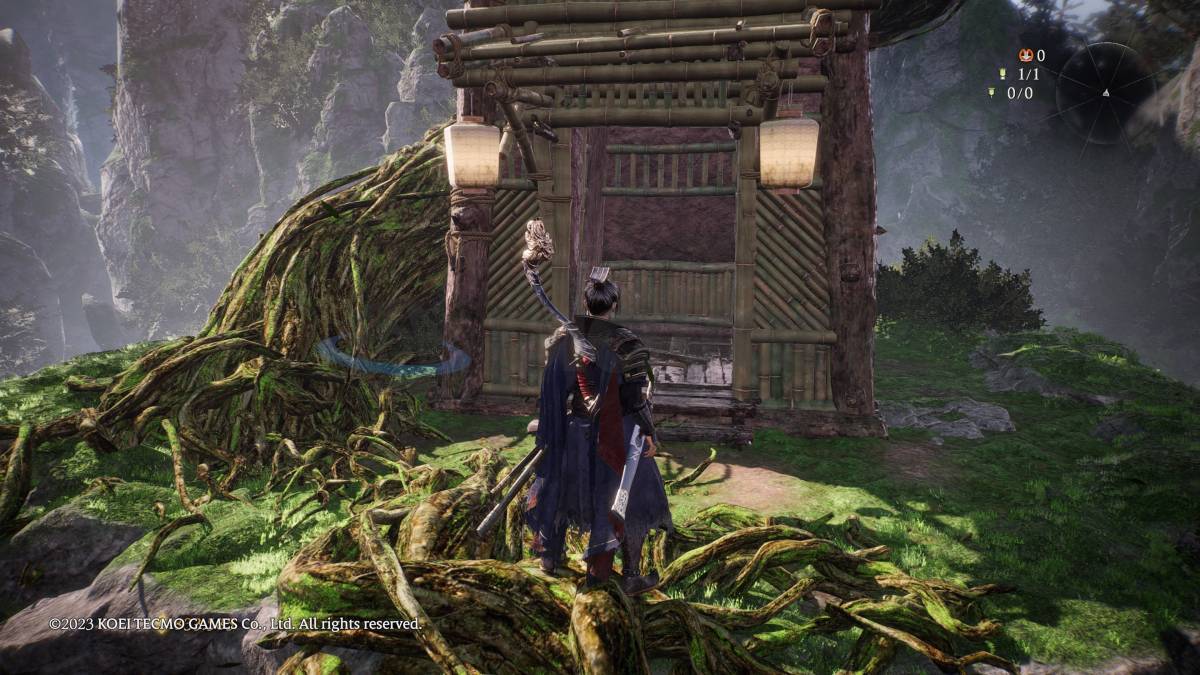Viewport: 1200px width, 675px height.
Task: Click the circular minimap radar
Action: pyautogui.click(x=1105, y=92)
